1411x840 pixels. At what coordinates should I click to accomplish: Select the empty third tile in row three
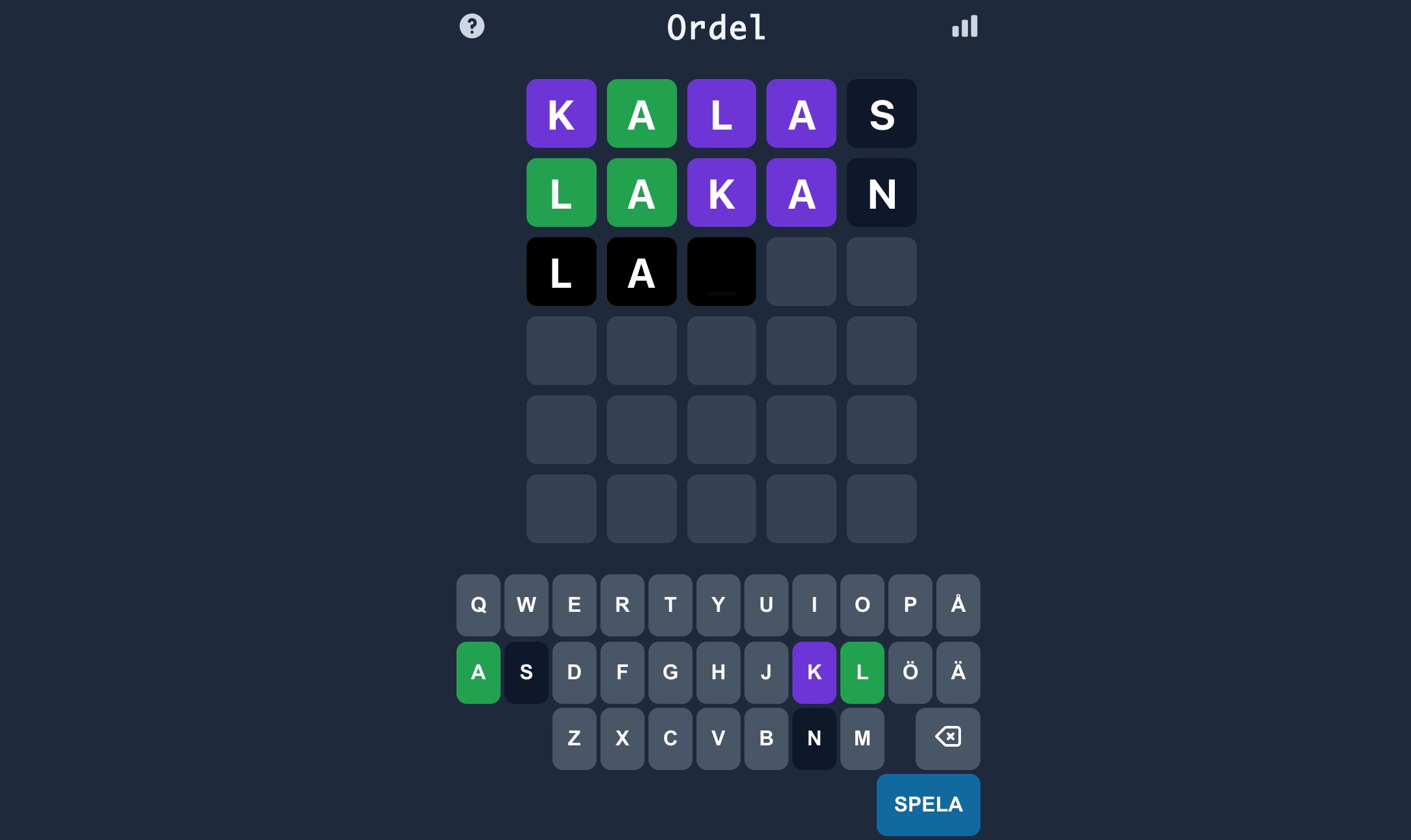point(721,272)
